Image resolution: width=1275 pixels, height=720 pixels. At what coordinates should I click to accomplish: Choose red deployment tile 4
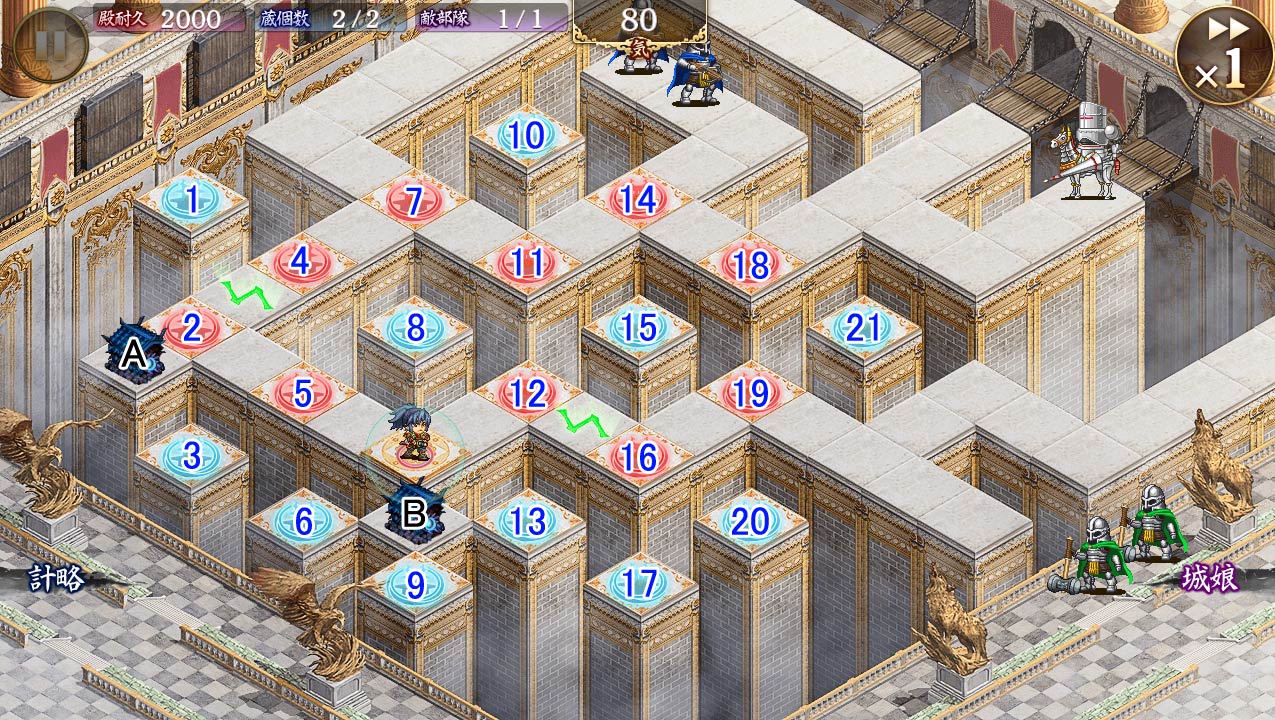point(301,262)
